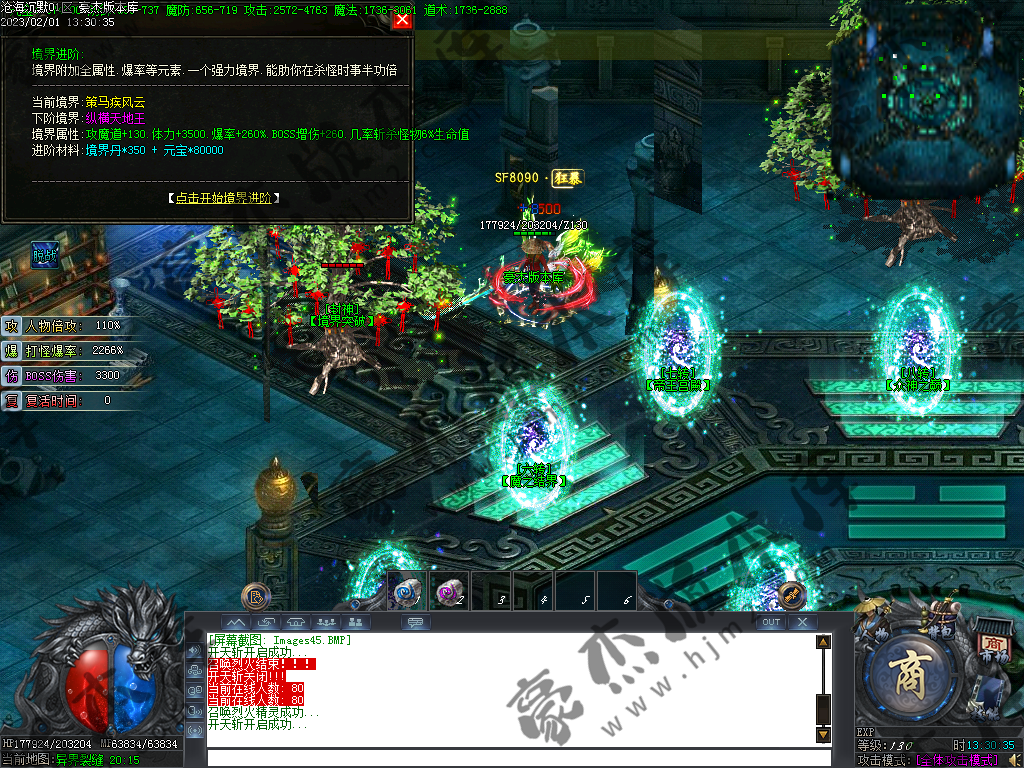Screen dimensions: 1024x768
Task: Click the OUT button above chat
Action: click(770, 622)
